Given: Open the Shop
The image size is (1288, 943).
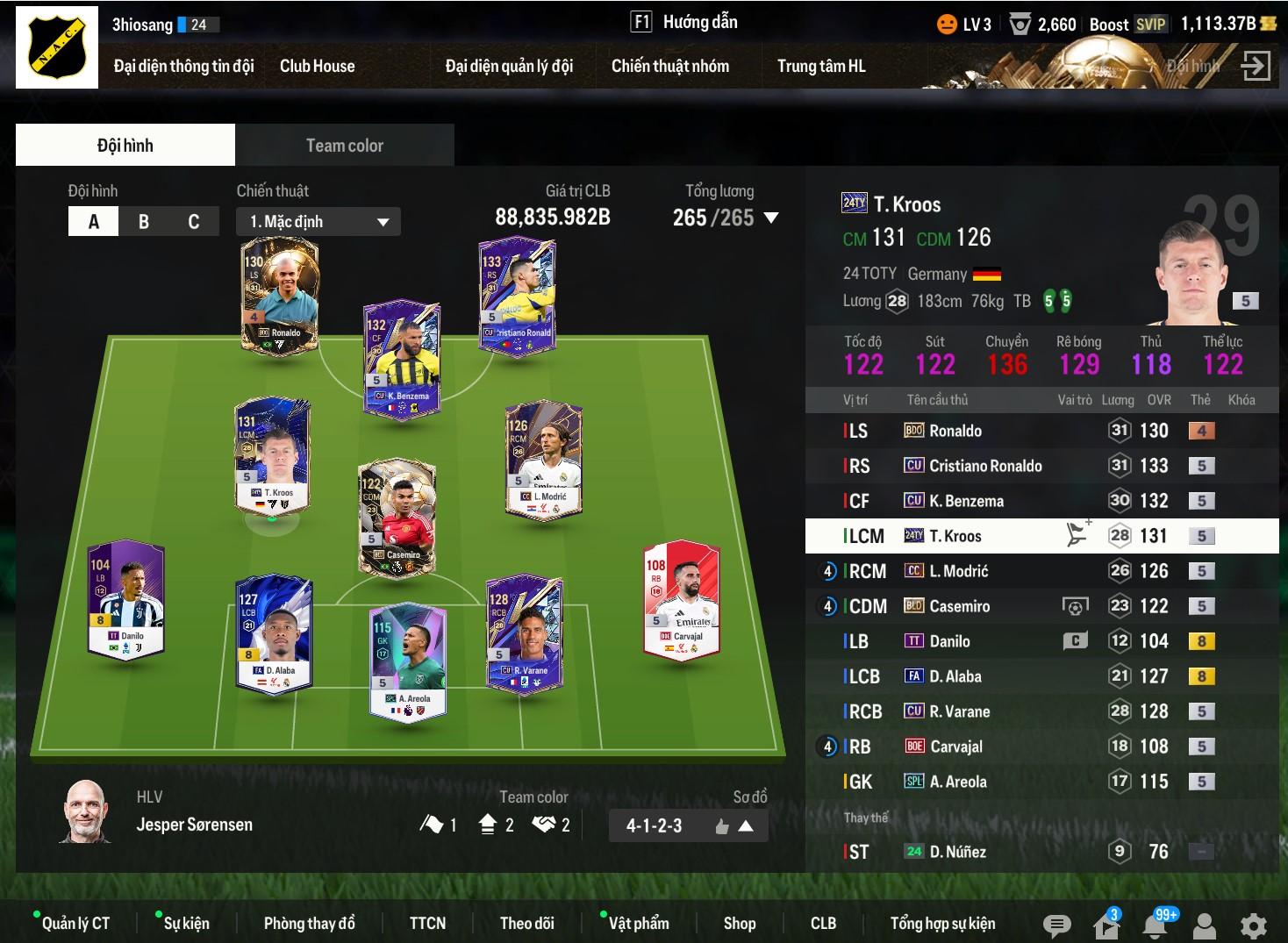Looking at the screenshot, I should tap(739, 923).
